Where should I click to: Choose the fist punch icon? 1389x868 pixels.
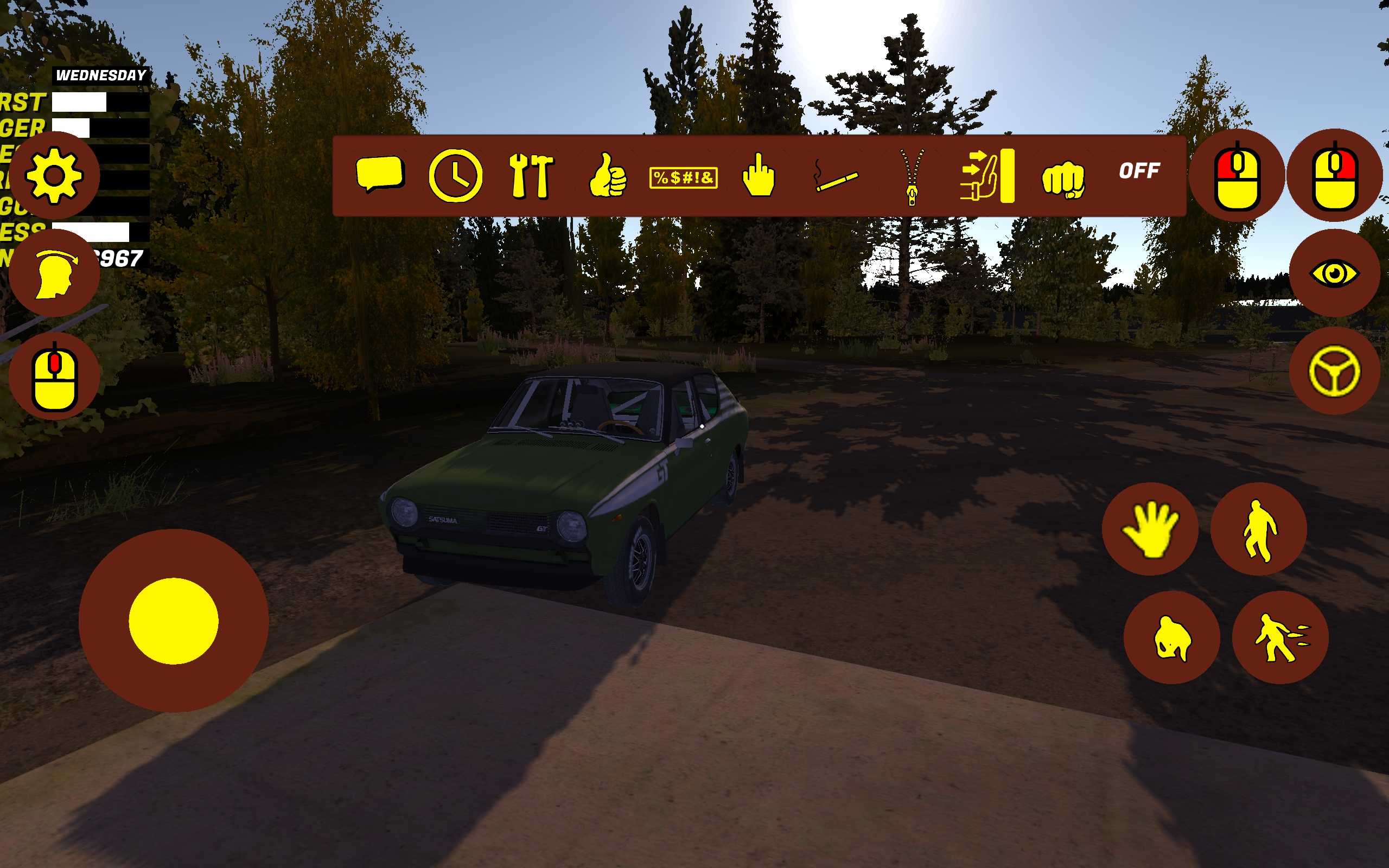tap(1063, 178)
